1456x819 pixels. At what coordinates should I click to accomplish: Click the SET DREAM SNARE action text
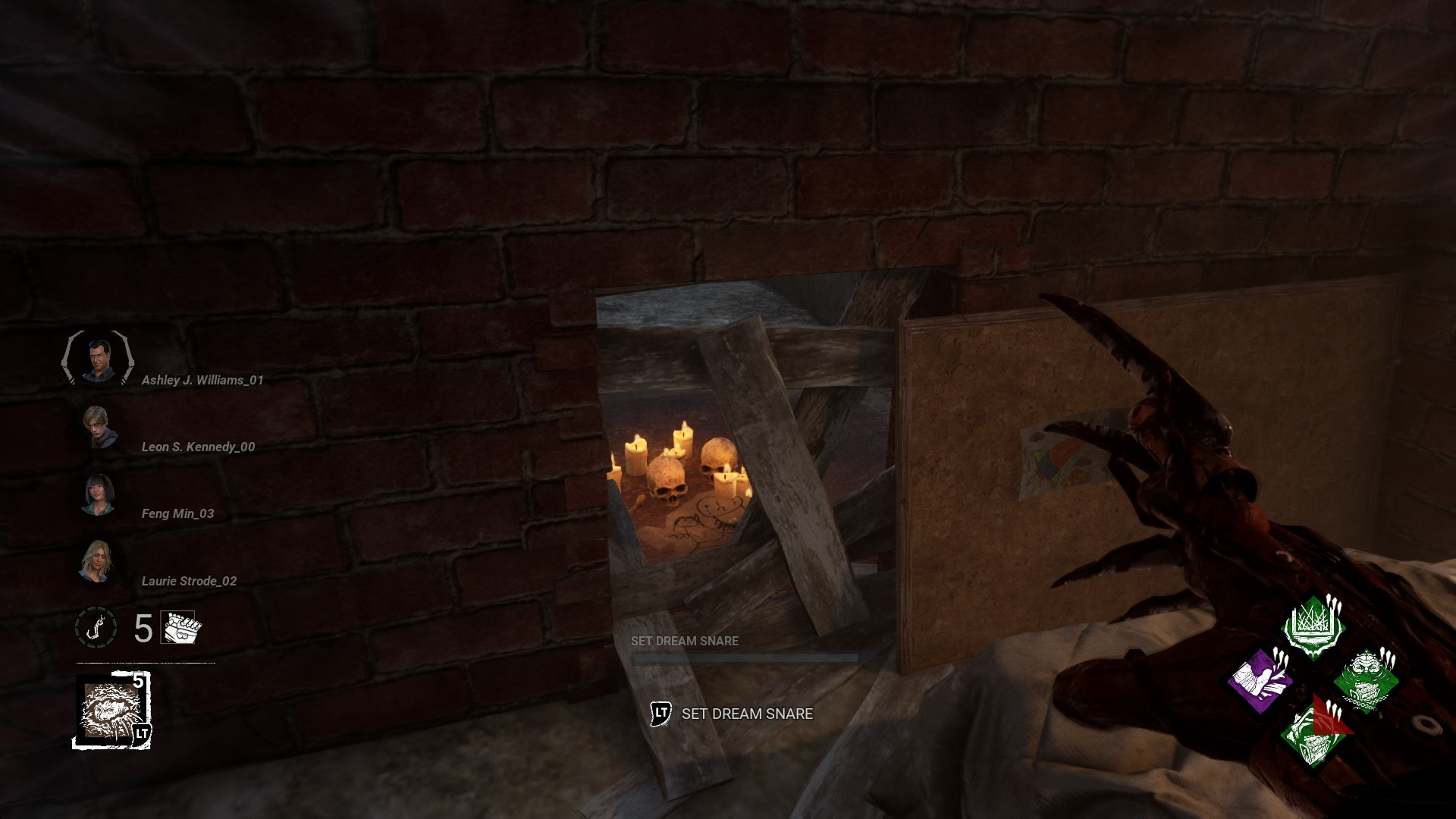(747, 714)
